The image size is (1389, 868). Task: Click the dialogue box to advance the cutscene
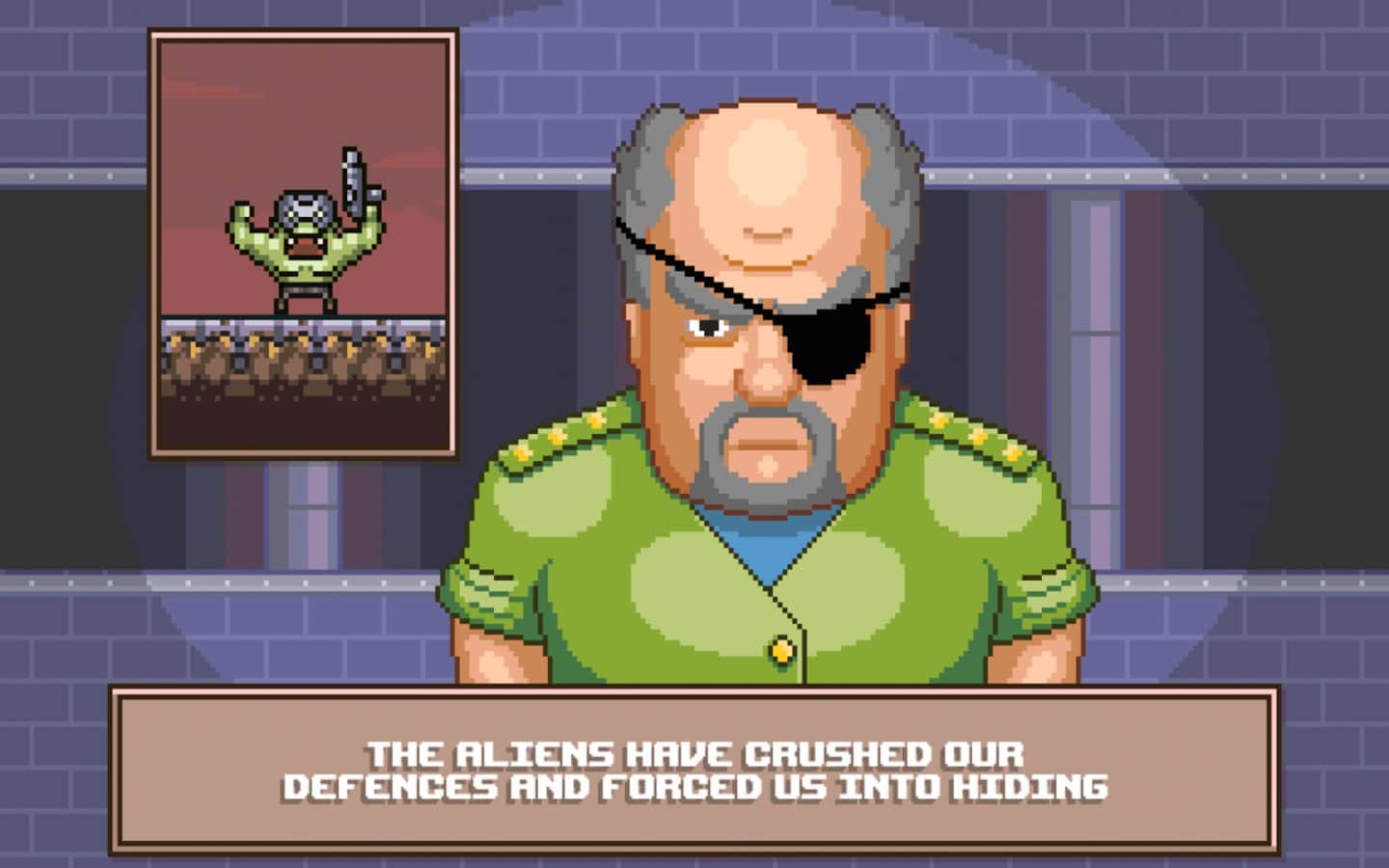point(694,767)
